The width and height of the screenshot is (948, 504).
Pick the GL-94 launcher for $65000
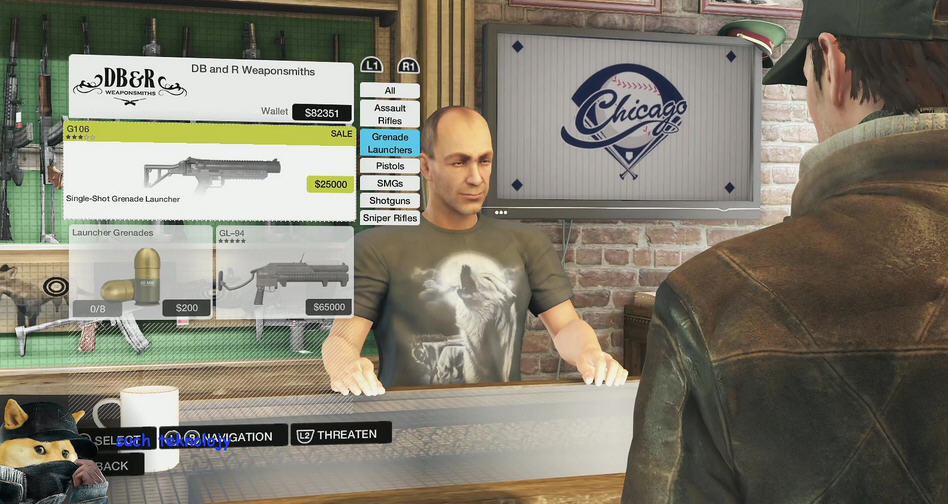pos(284,272)
